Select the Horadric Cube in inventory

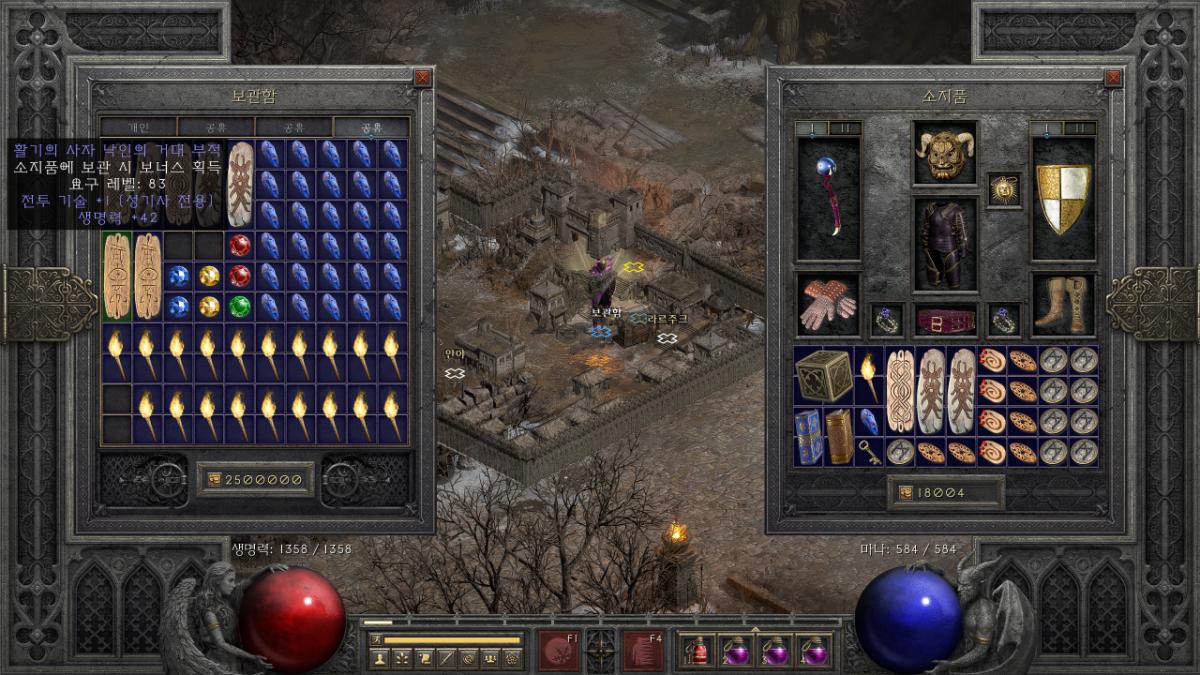pos(824,376)
